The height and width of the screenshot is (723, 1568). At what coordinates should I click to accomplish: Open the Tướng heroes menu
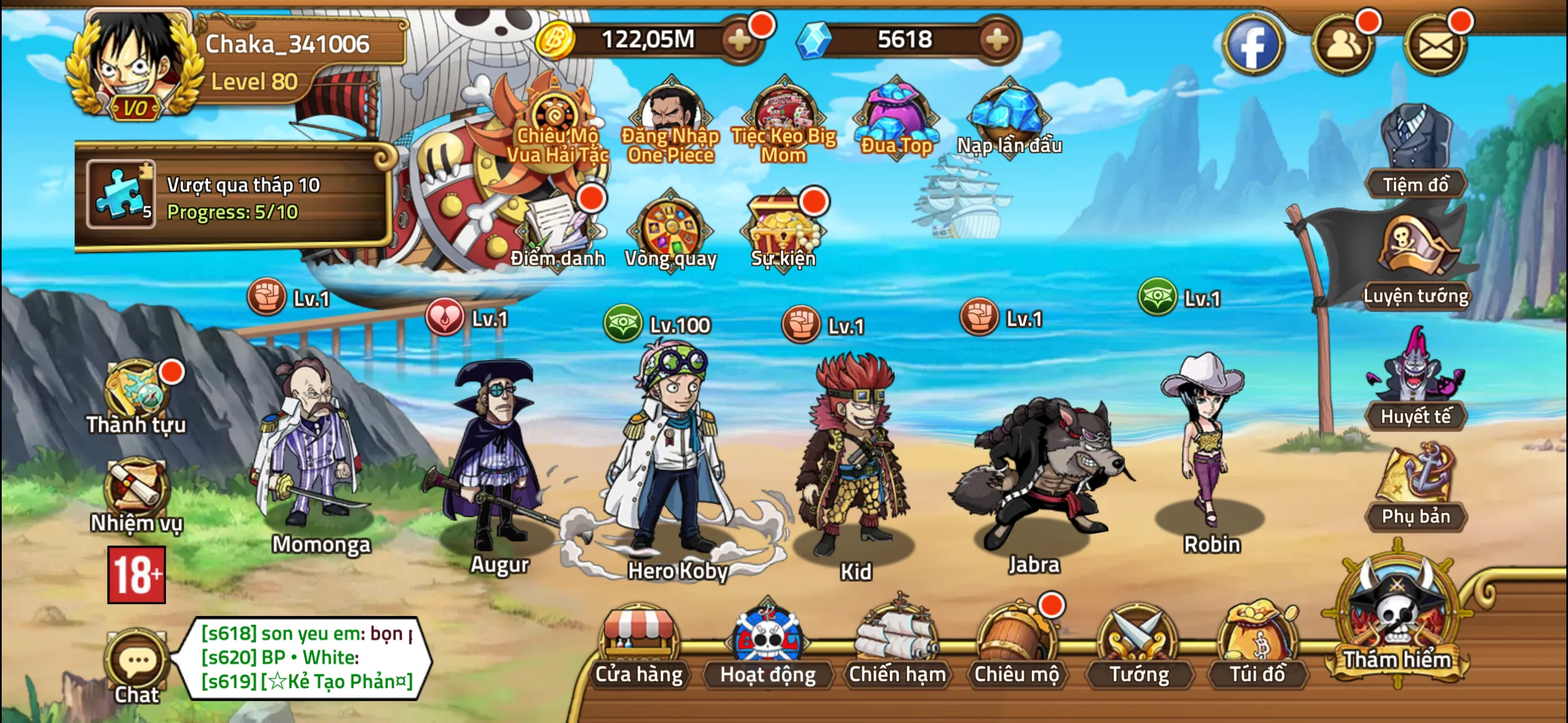coord(1138,646)
